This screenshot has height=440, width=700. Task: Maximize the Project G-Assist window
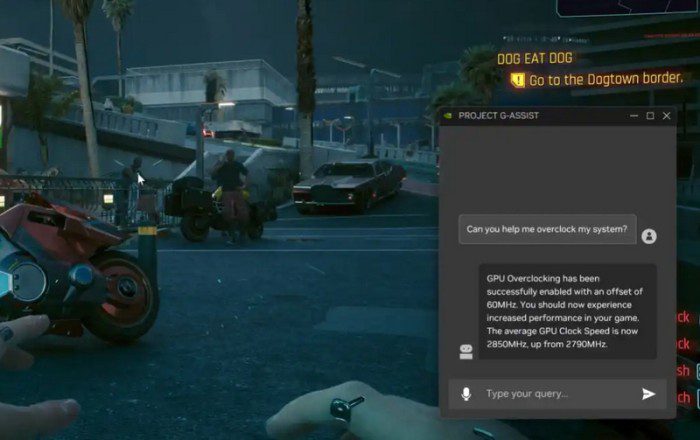(650, 115)
